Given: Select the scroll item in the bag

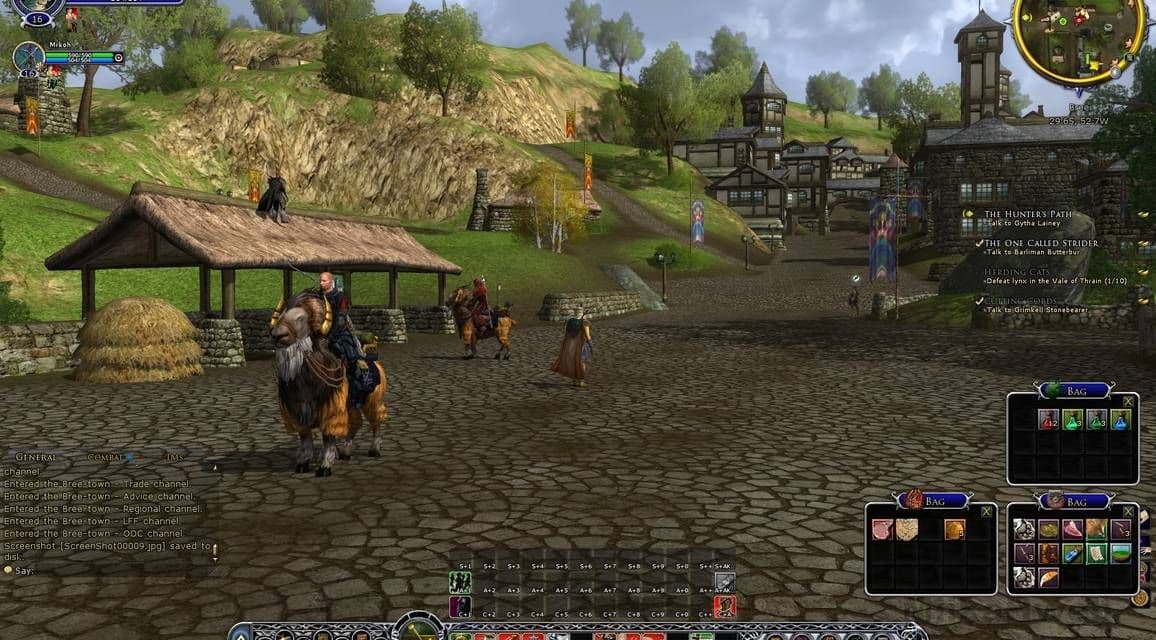Looking at the screenshot, I should (x=1097, y=554).
